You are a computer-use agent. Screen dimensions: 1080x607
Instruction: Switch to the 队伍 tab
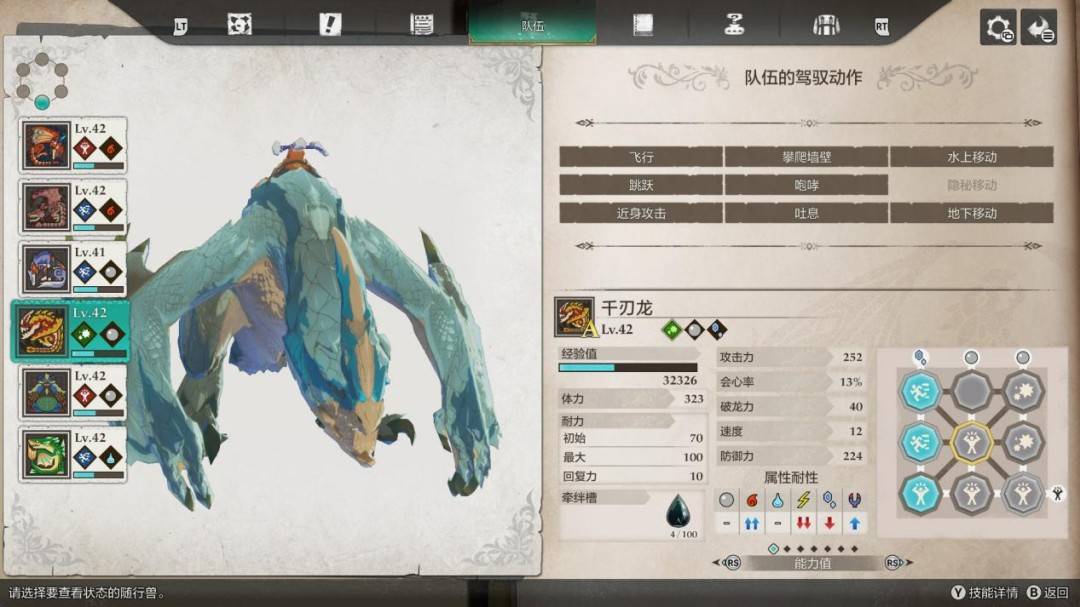532,24
